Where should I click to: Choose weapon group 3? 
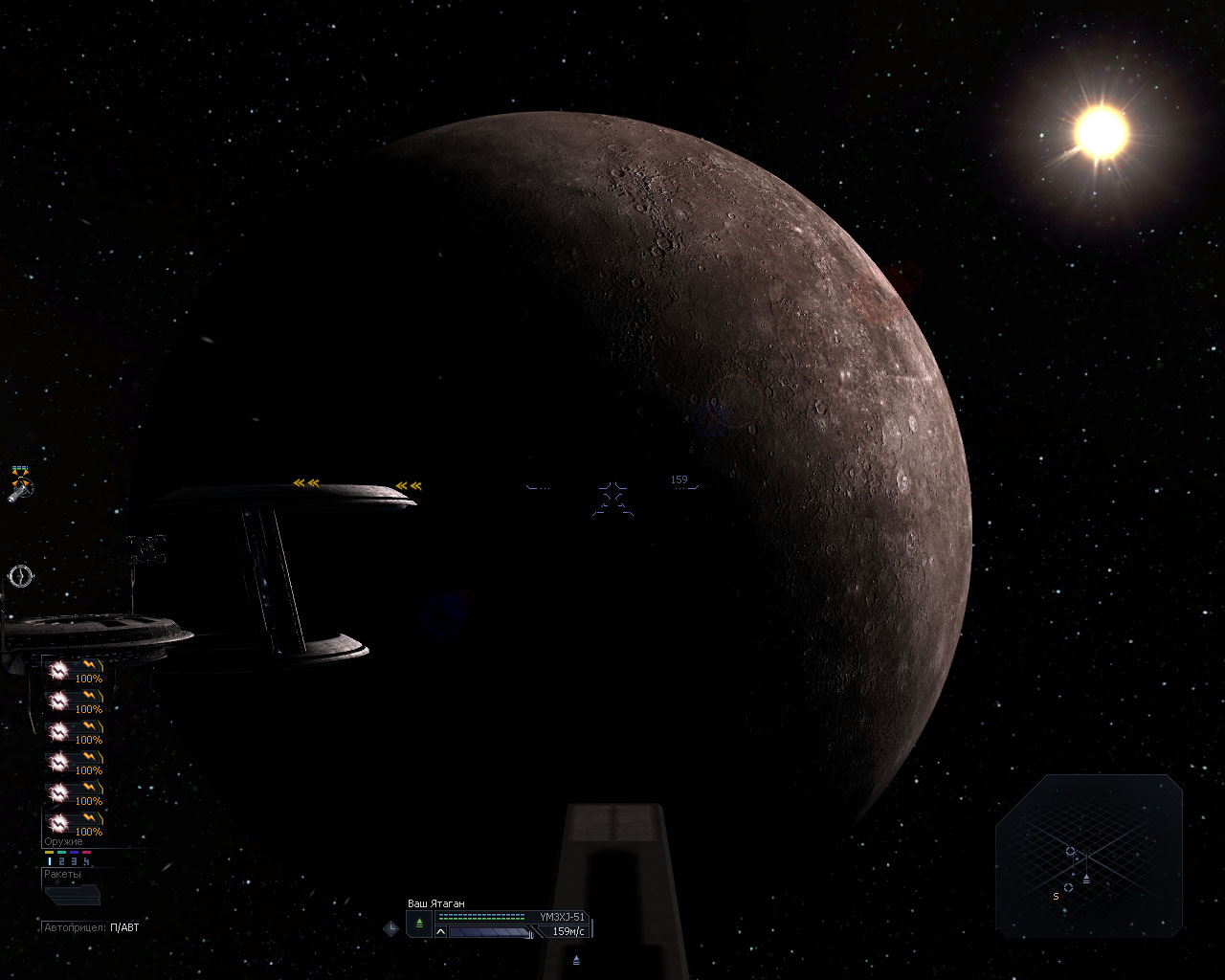point(75,861)
